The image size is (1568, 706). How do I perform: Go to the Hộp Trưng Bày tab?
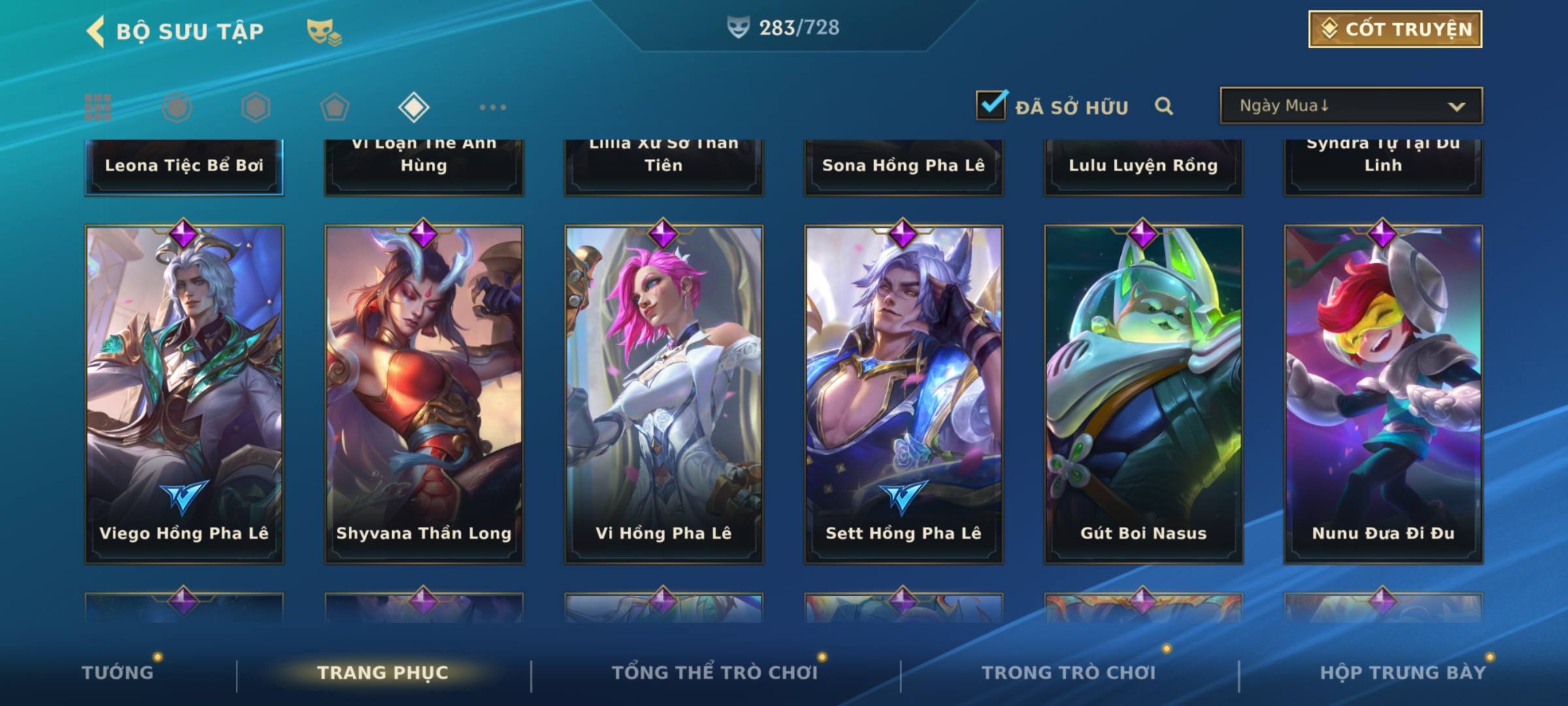[x=1403, y=673]
